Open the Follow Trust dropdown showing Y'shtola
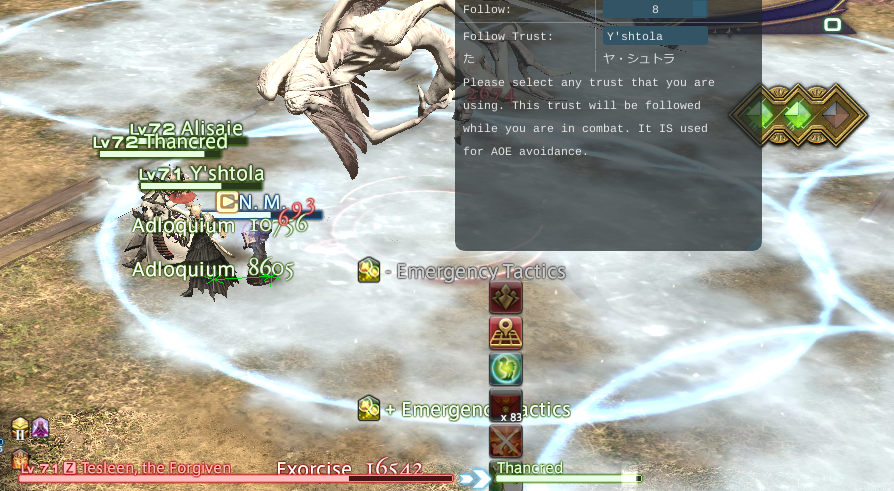894x491 pixels. (x=655, y=36)
